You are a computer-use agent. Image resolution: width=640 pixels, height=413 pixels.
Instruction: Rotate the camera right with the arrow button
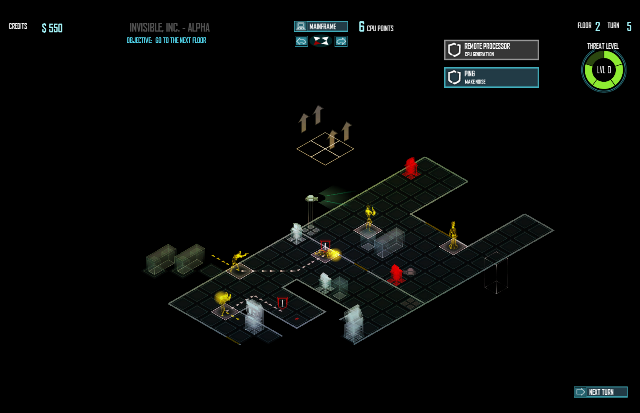[341, 41]
